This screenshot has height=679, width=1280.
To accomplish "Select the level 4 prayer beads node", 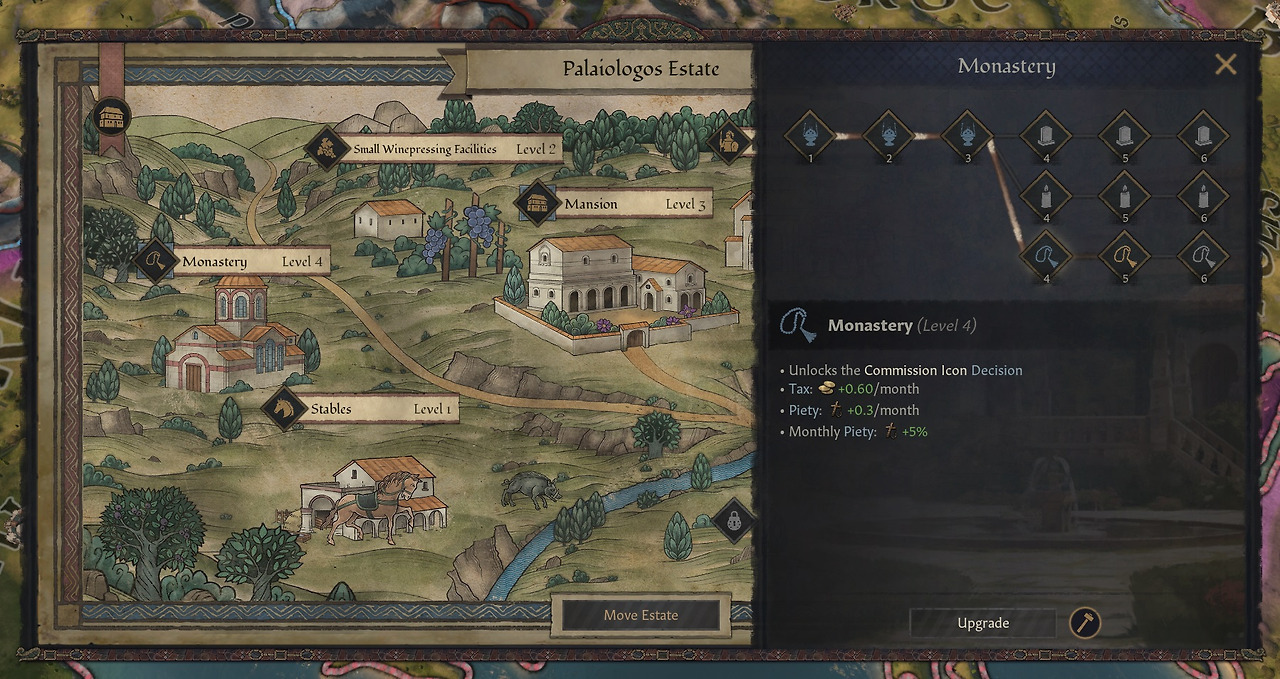I will 1046,256.
